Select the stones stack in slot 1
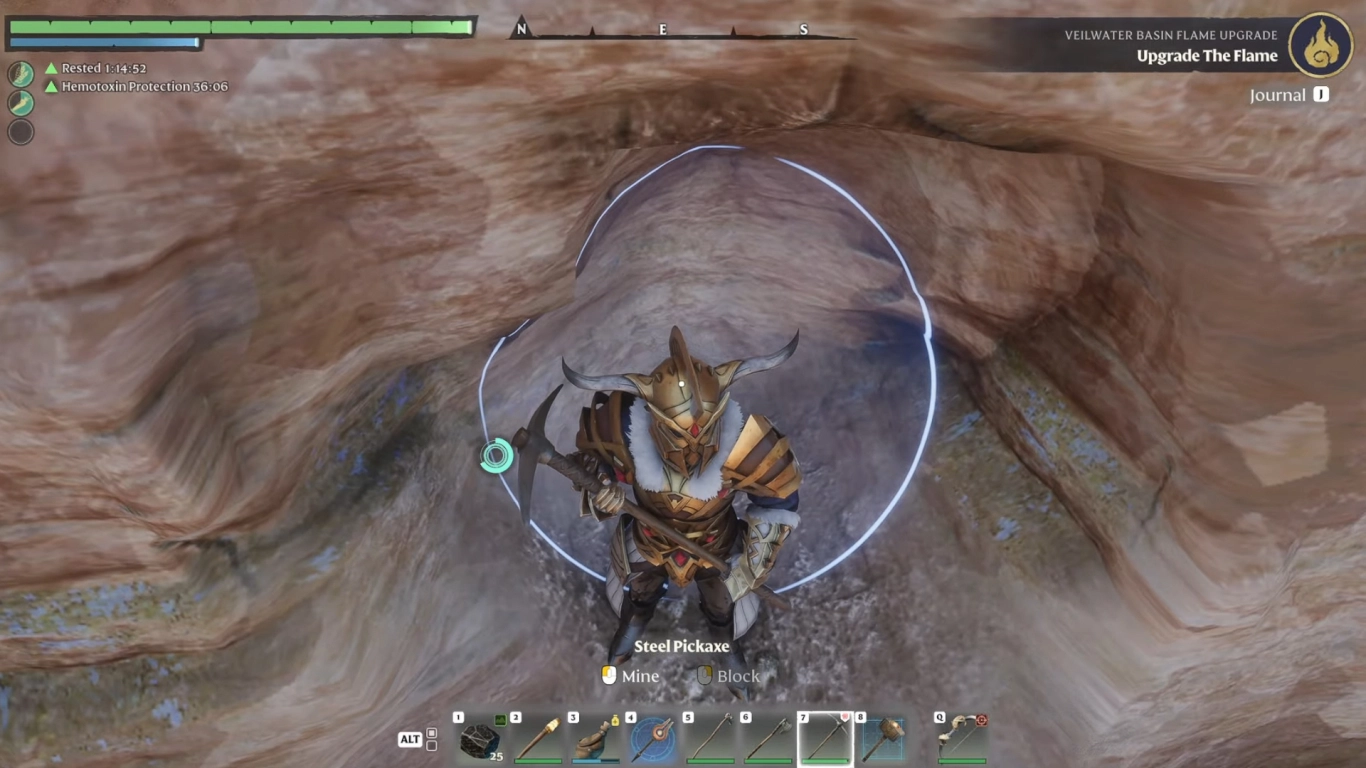Screen dimensions: 1366x768 (478, 738)
